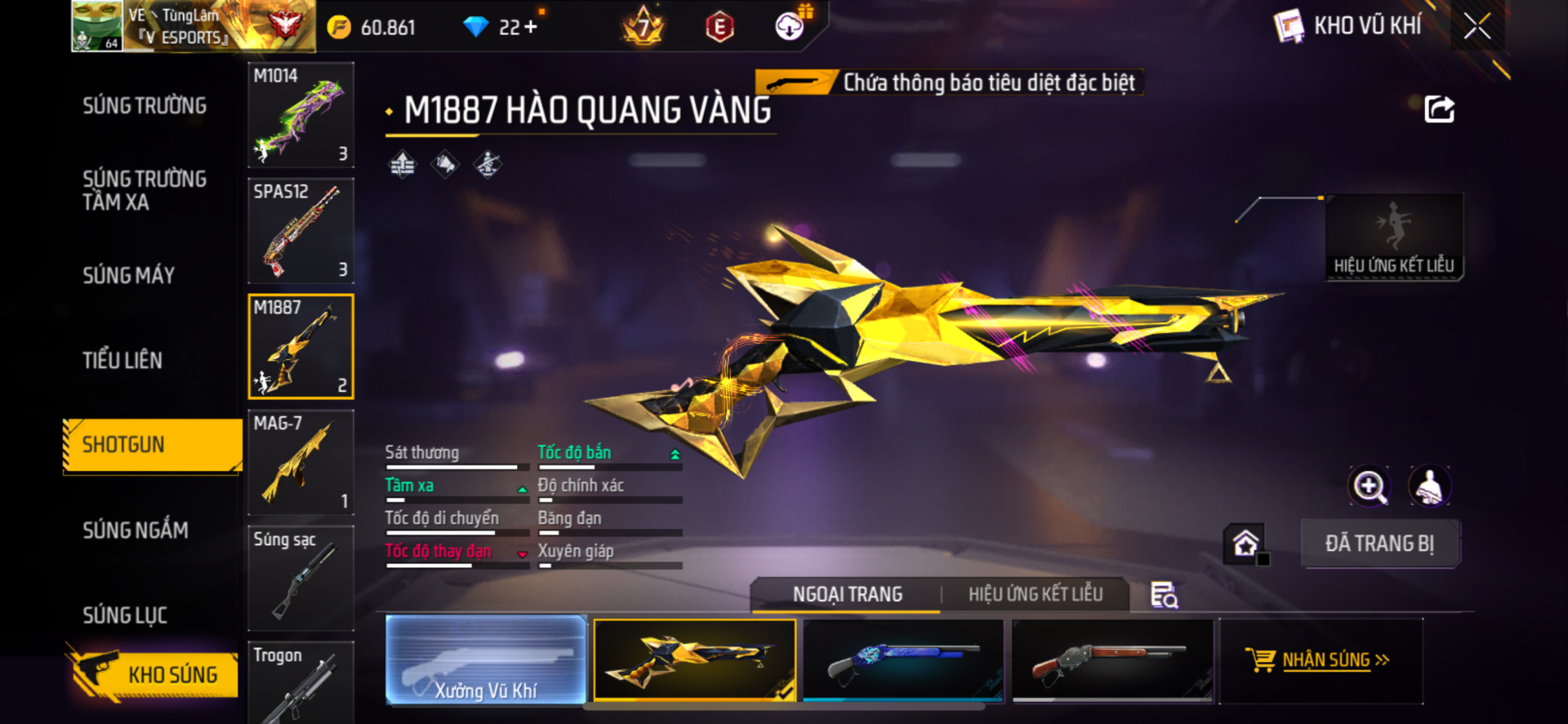Zoom in with the magnifier icon
This screenshot has width=1568, height=724.
pyautogui.click(x=1369, y=486)
